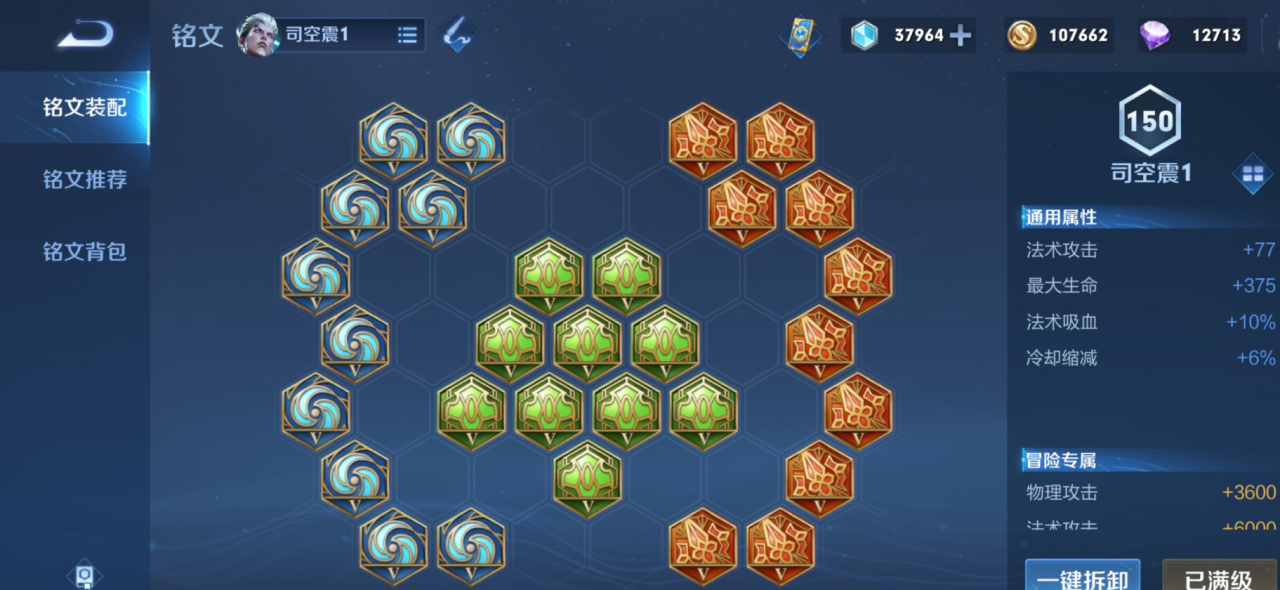Add more blue diamonds with plus button
This screenshot has width=1280, height=590.
[960, 36]
